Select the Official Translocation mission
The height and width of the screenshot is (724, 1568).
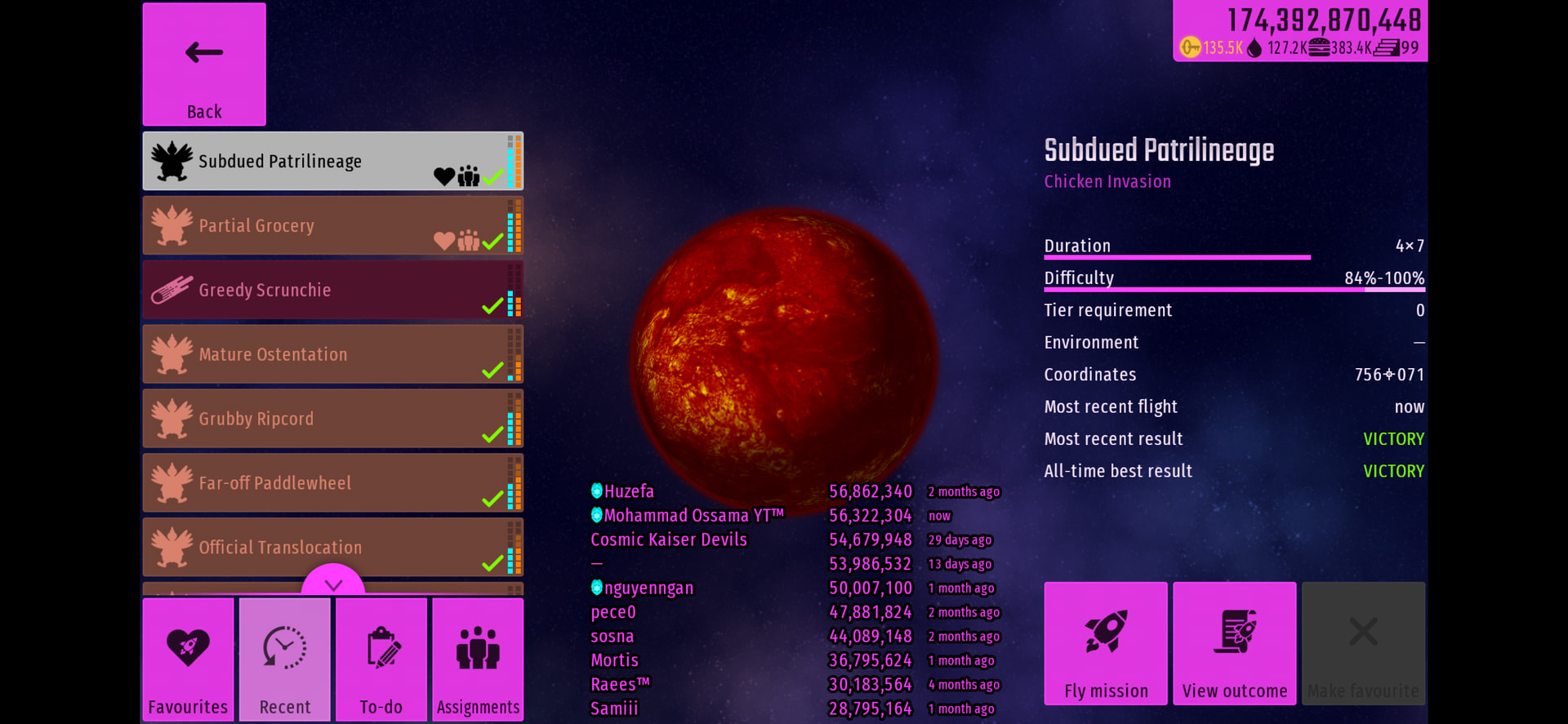[332, 547]
